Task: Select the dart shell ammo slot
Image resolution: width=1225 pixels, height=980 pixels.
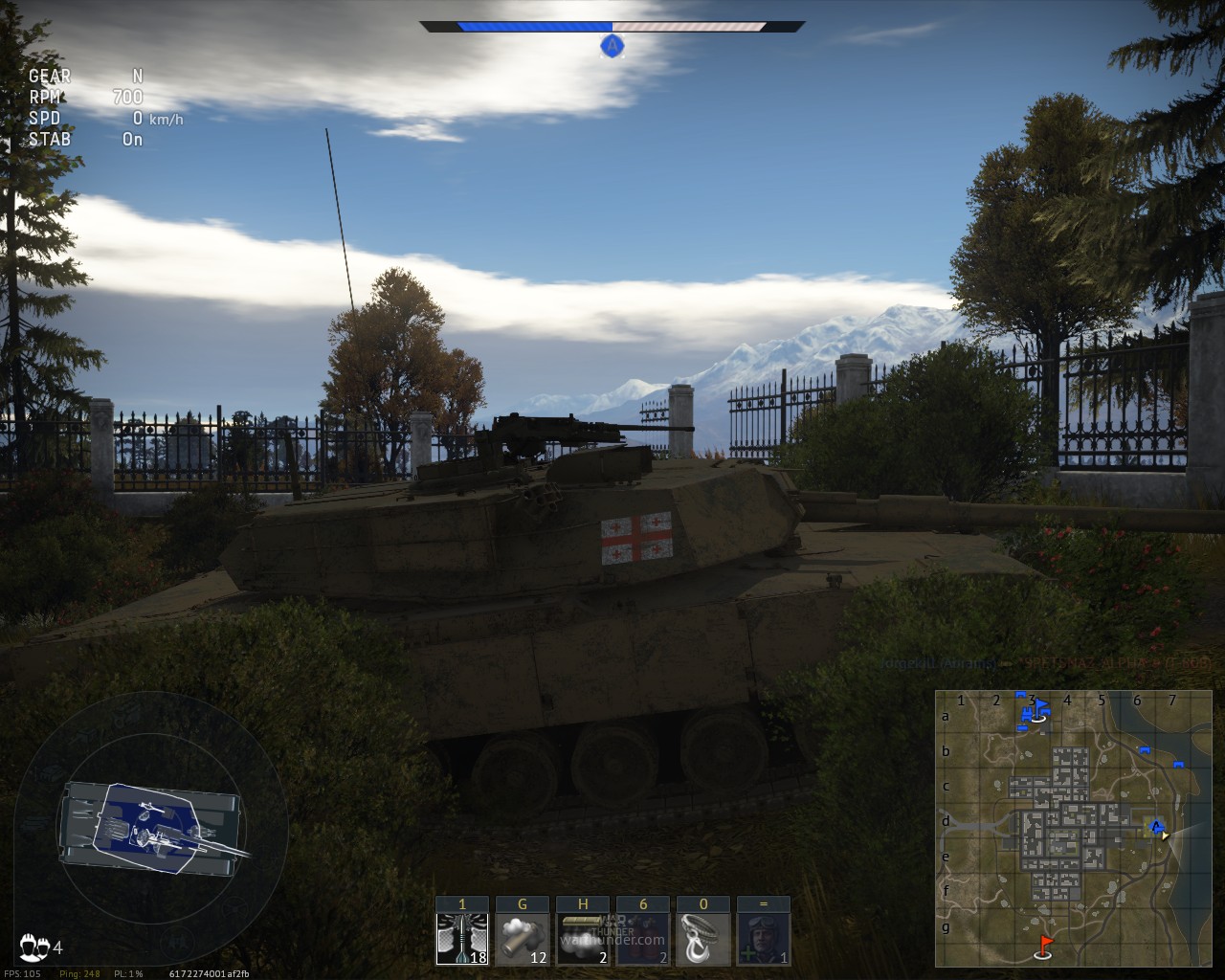Action: pos(462,938)
